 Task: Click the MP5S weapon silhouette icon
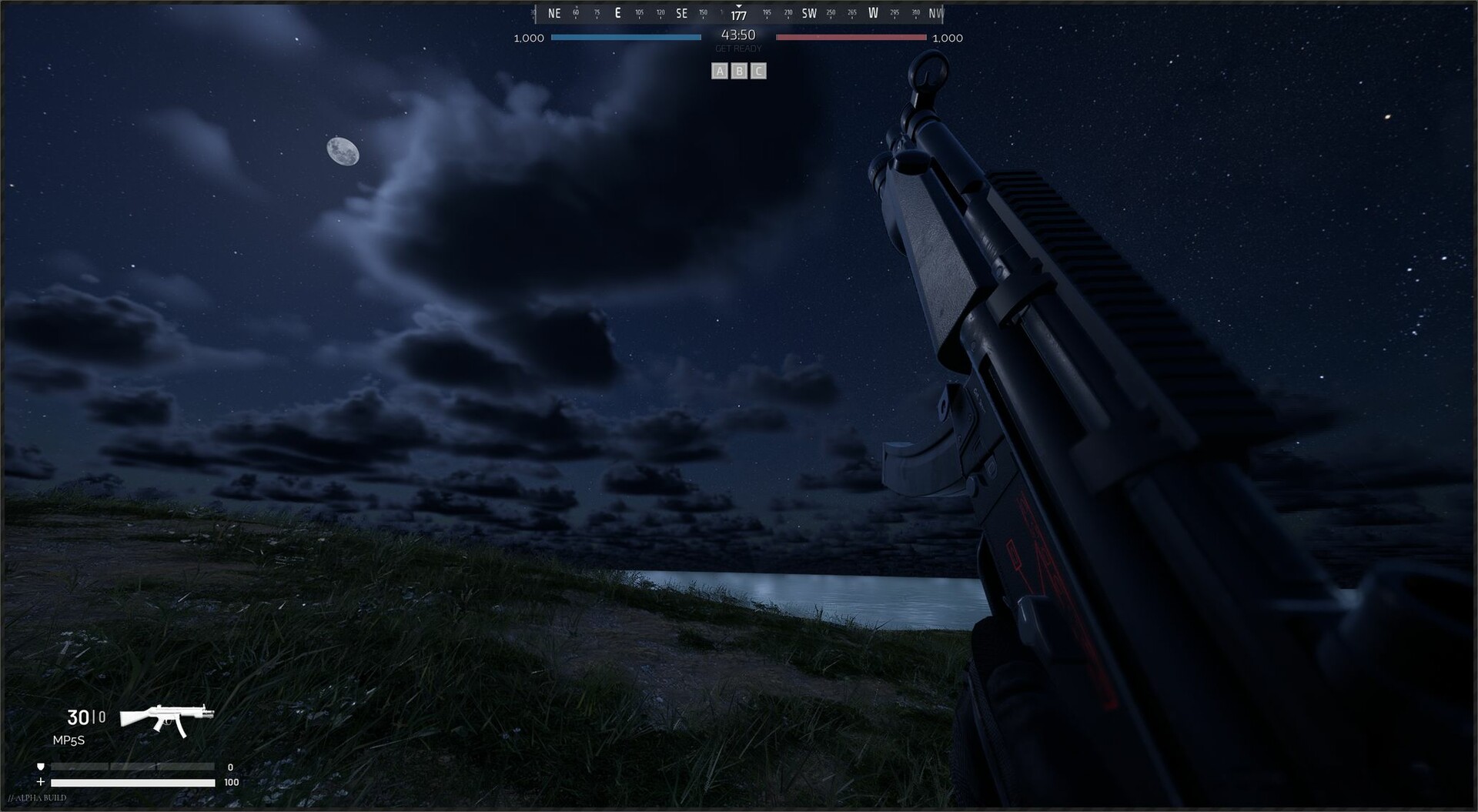(x=166, y=721)
